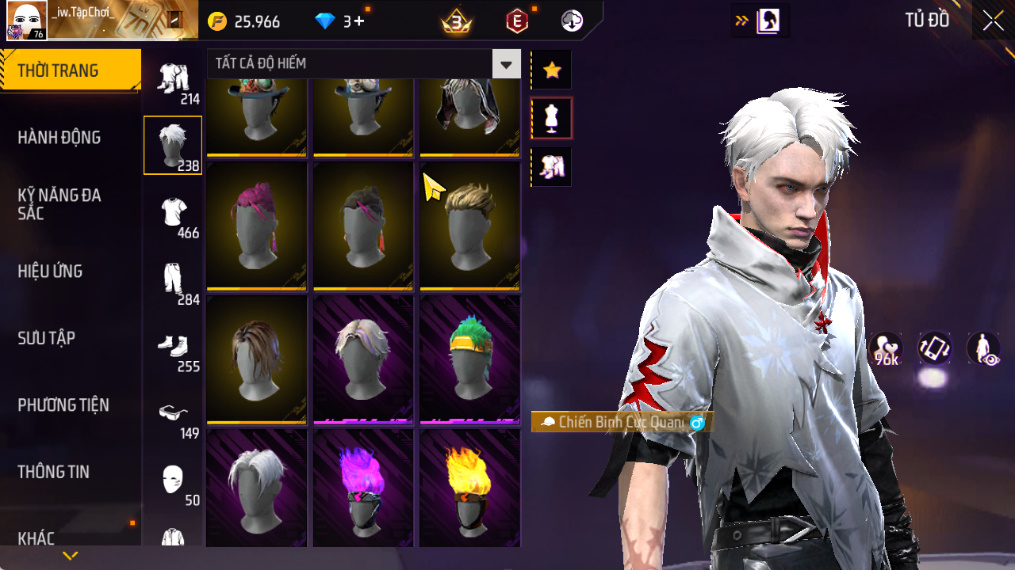Switch to Kỹ Năng Đa Sắc section
The width and height of the screenshot is (1015, 570).
coord(60,204)
